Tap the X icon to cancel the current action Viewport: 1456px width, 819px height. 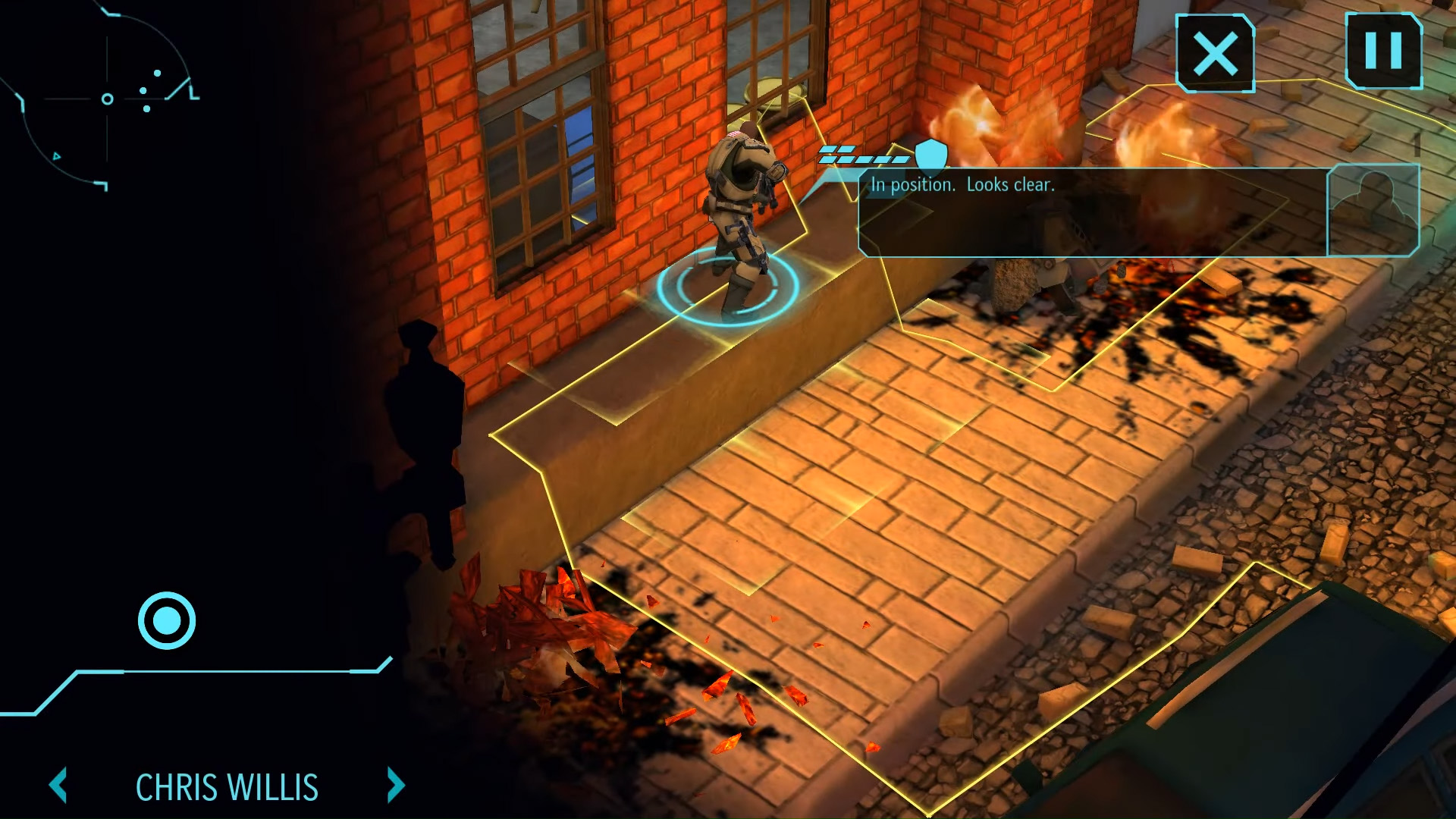(1215, 52)
